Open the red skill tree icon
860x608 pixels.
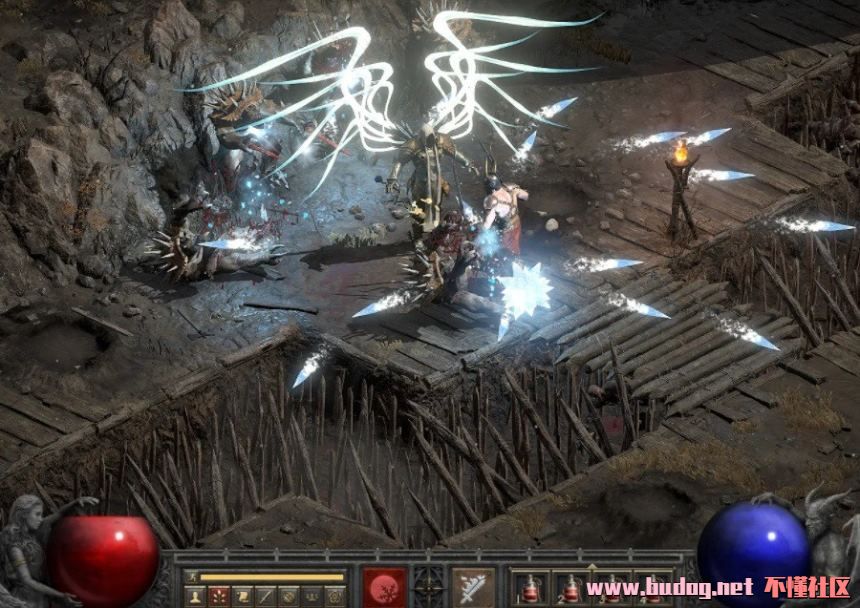click(217, 596)
